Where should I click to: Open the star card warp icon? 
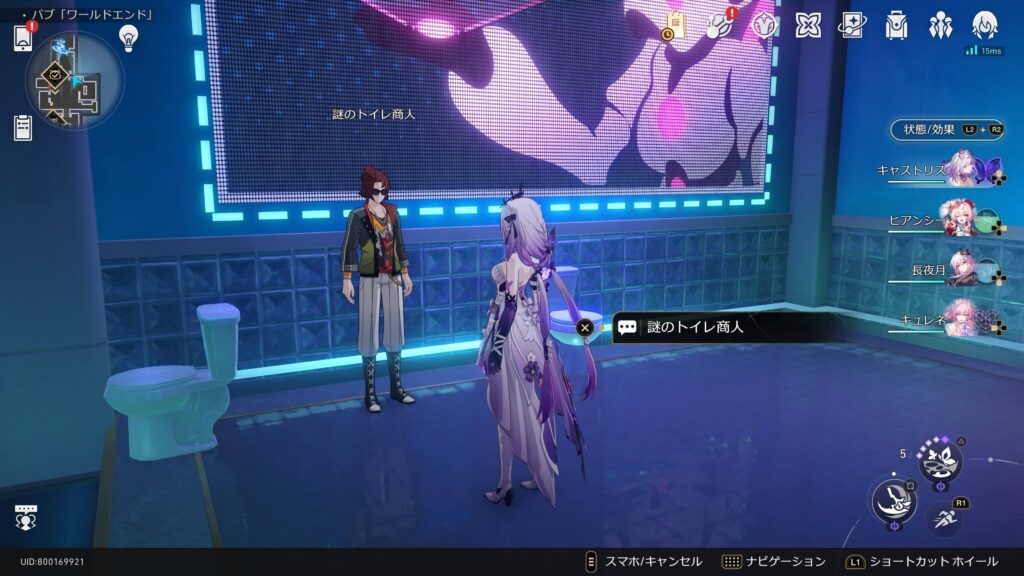point(851,25)
